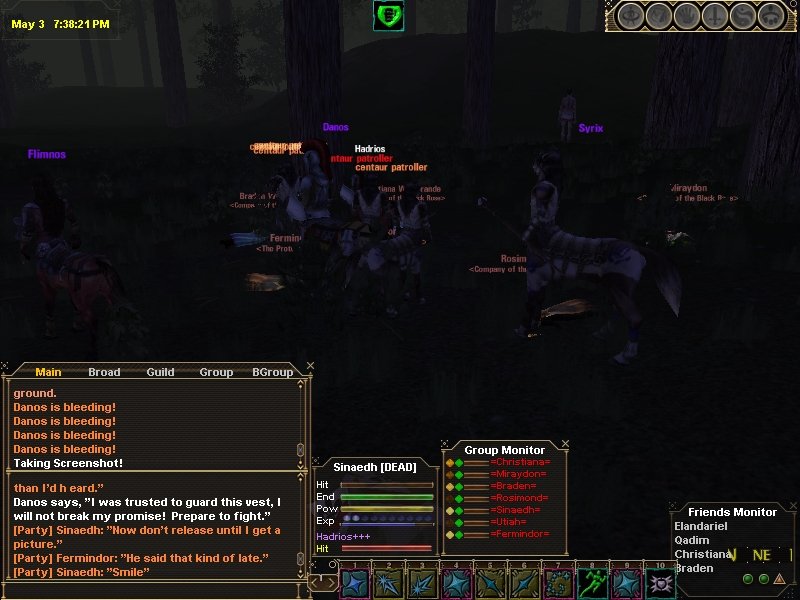Pick Utiah in the Group Monitor
800x600 pixels.
click(x=511, y=522)
